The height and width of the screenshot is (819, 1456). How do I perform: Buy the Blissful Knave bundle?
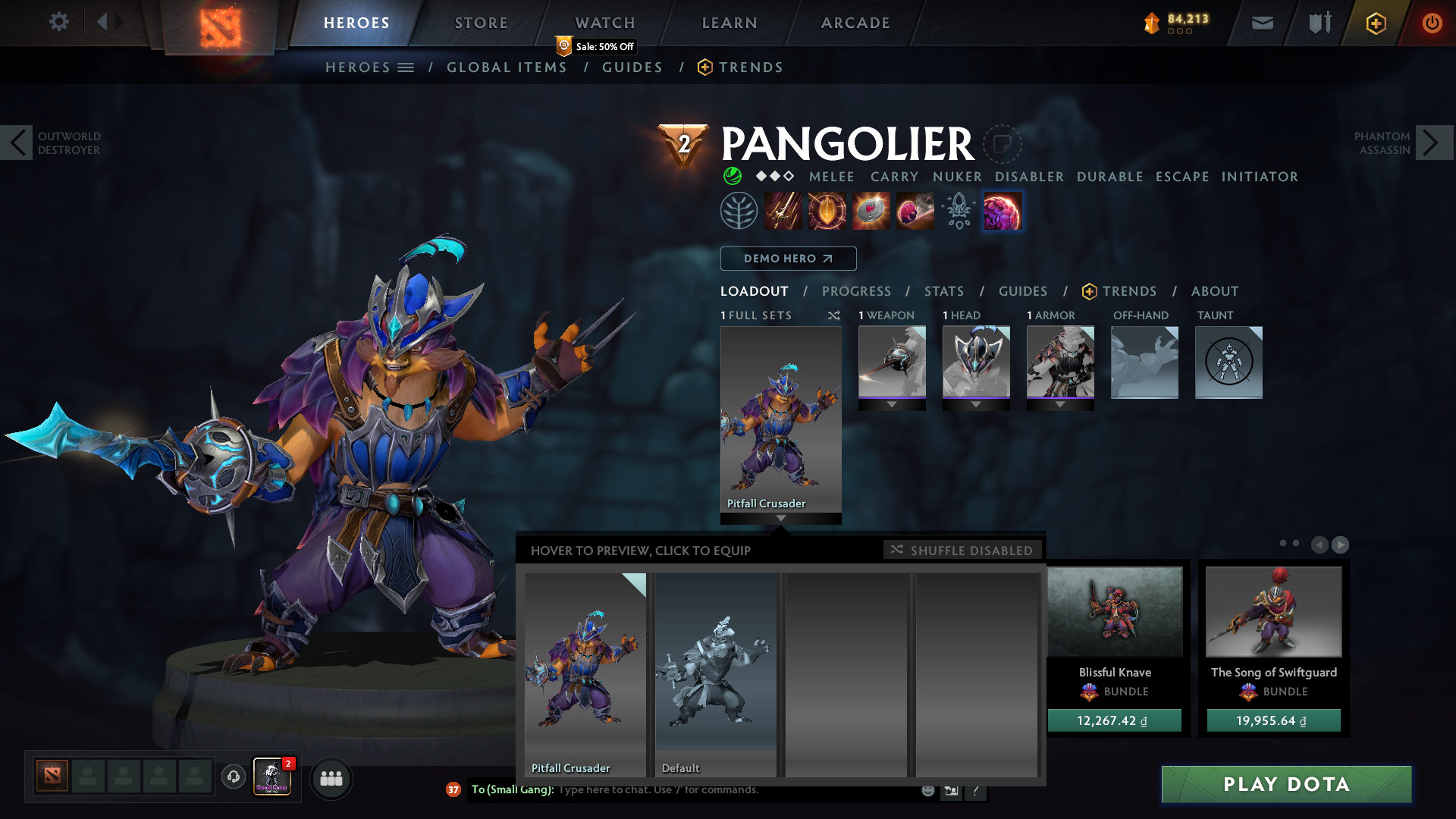1114,720
